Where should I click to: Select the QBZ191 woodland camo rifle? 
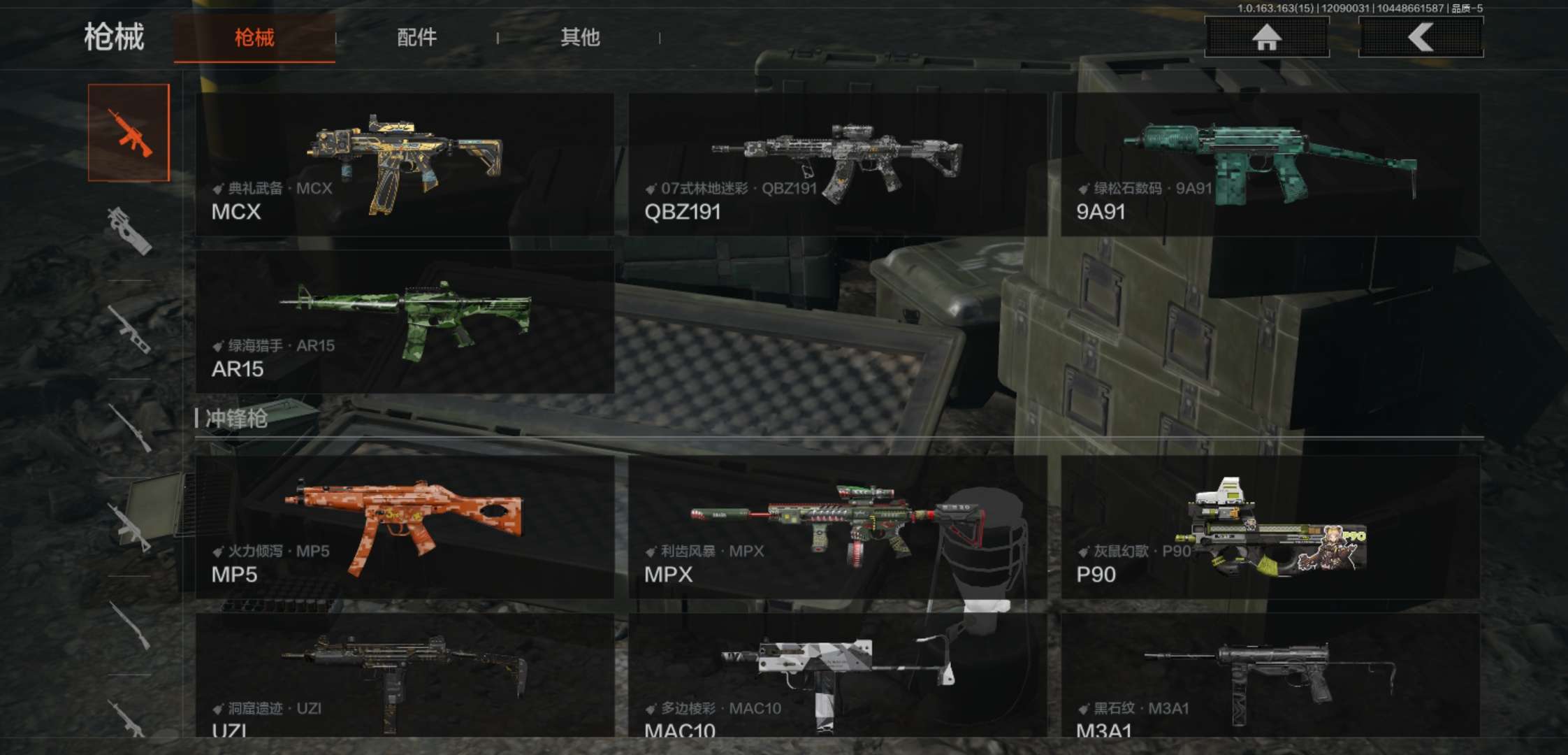(837, 165)
